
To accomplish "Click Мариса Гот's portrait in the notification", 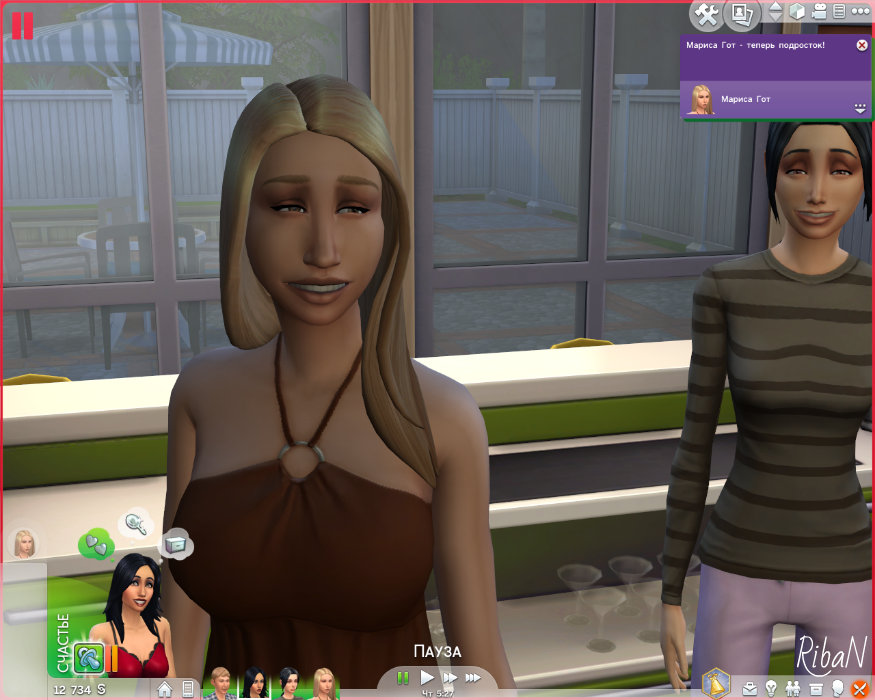I will (701, 98).
